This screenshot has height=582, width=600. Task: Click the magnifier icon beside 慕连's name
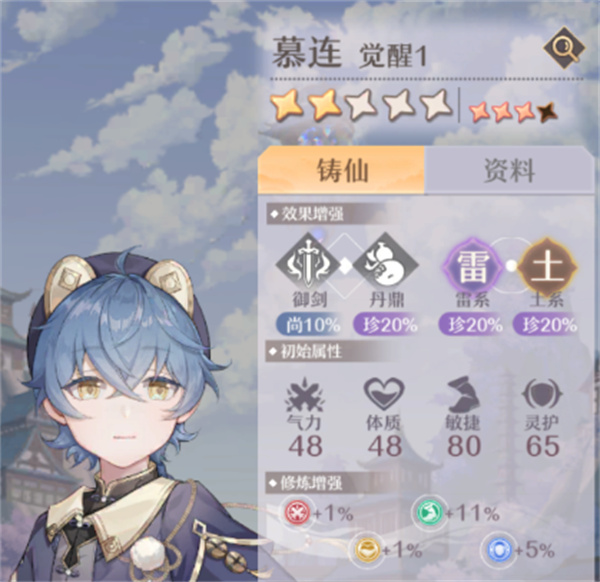point(563,49)
